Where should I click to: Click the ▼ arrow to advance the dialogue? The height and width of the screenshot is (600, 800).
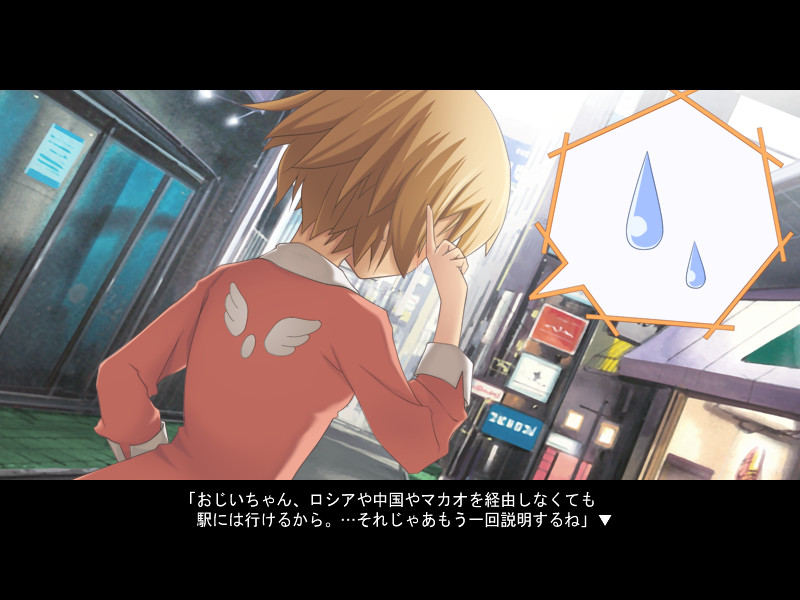(x=604, y=521)
